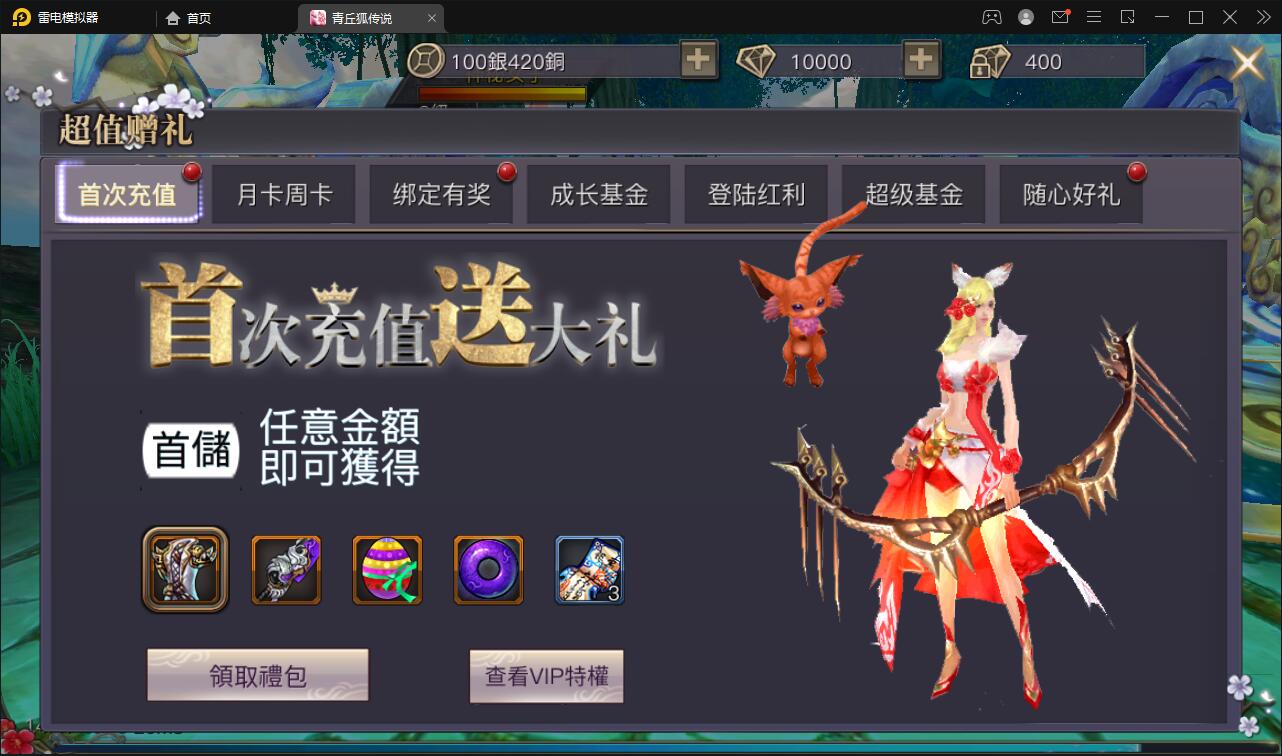Switch to the 月卡周卡 tab
The width and height of the screenshot is (1282, 756).
(x=283, y=194)
